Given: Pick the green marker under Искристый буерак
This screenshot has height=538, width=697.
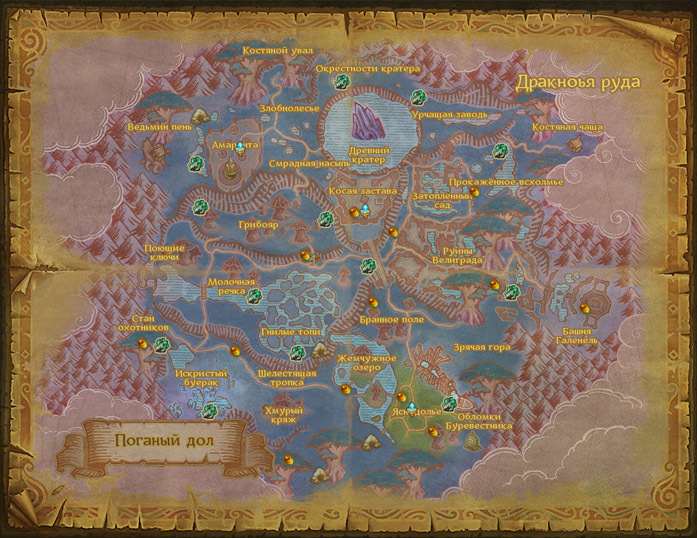Looking at the screenshot, I should pyautogui.click(x=209, y=411).
